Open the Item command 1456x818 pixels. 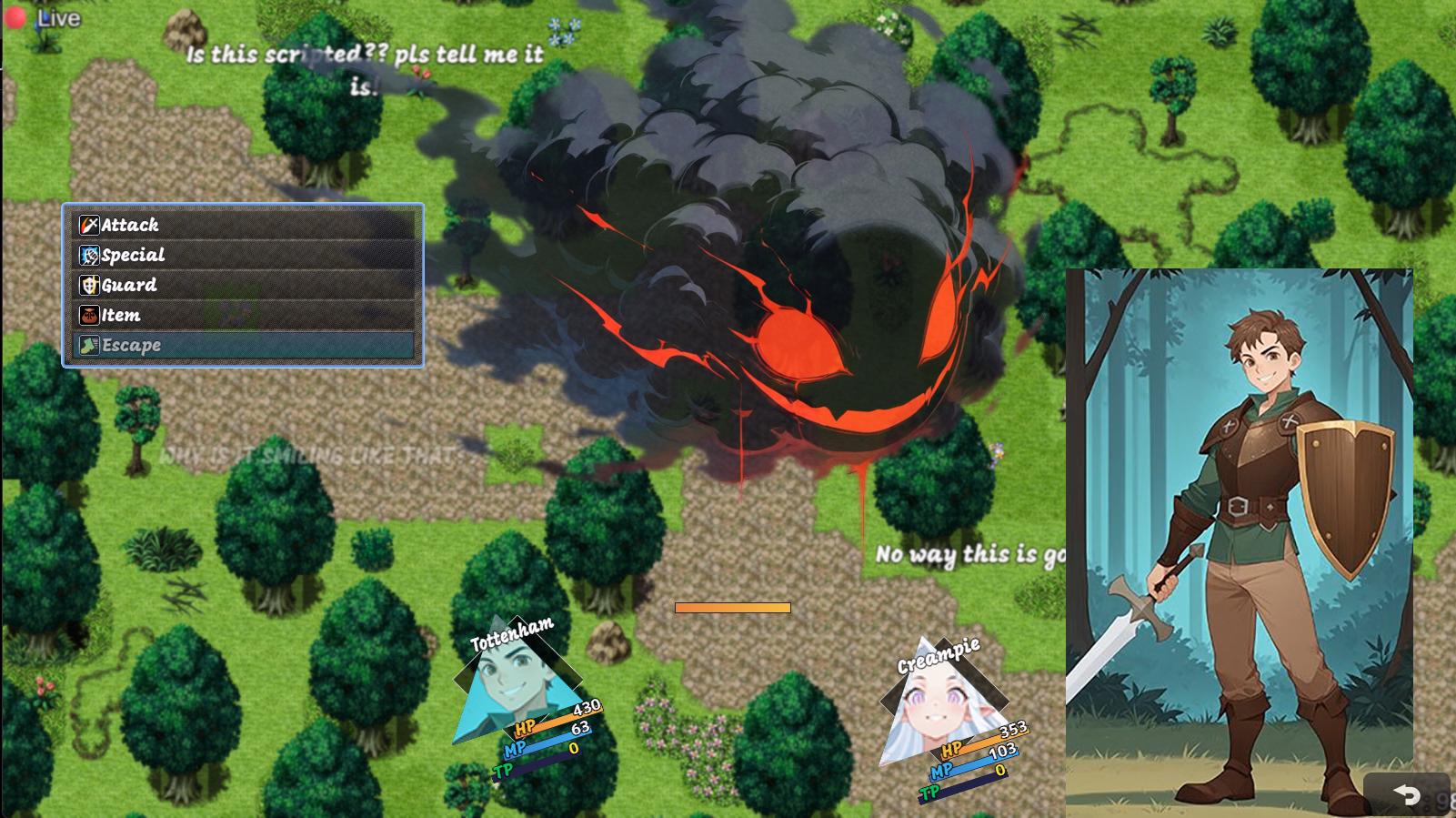click(243, 315)
